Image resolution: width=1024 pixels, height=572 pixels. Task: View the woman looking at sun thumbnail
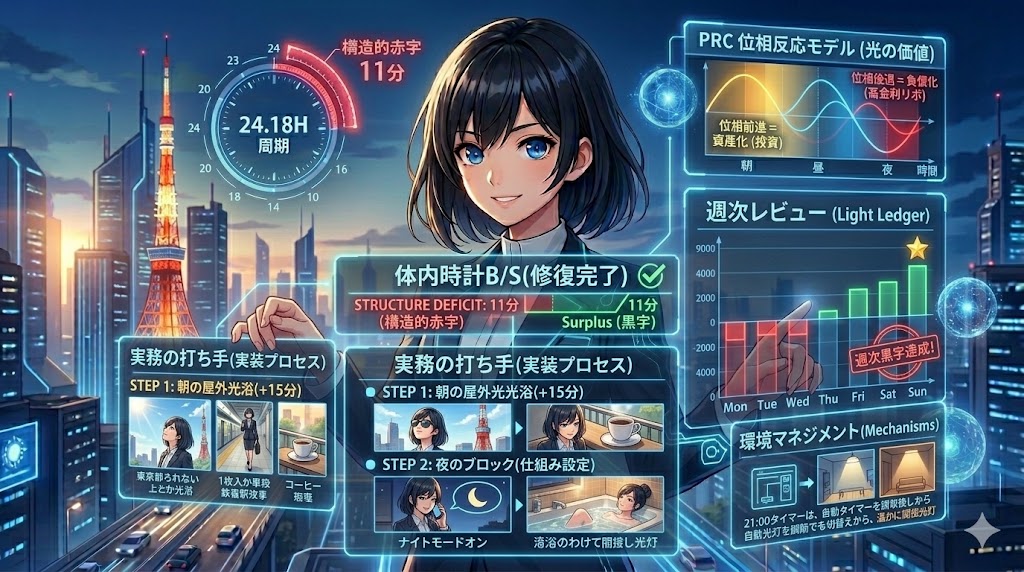coord(171,432)
